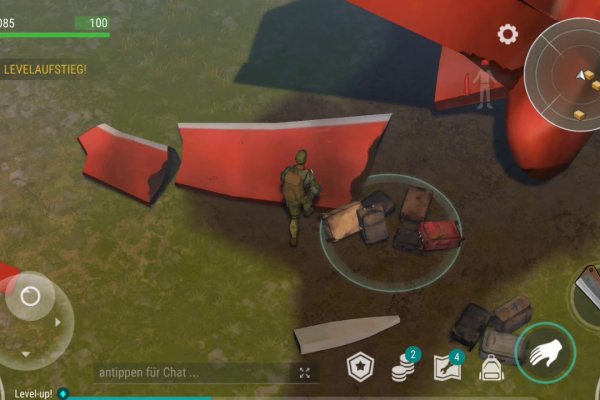Open the LEVELAUFSTIEG! banner
Screen dimensions: 600x400
[45, 69]
